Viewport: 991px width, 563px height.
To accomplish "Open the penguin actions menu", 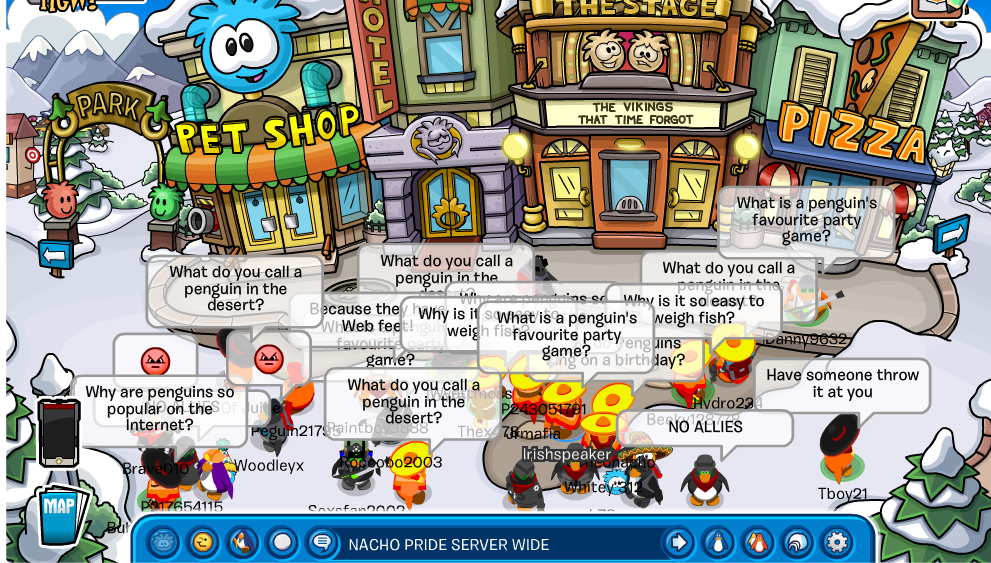I will 242,543.
